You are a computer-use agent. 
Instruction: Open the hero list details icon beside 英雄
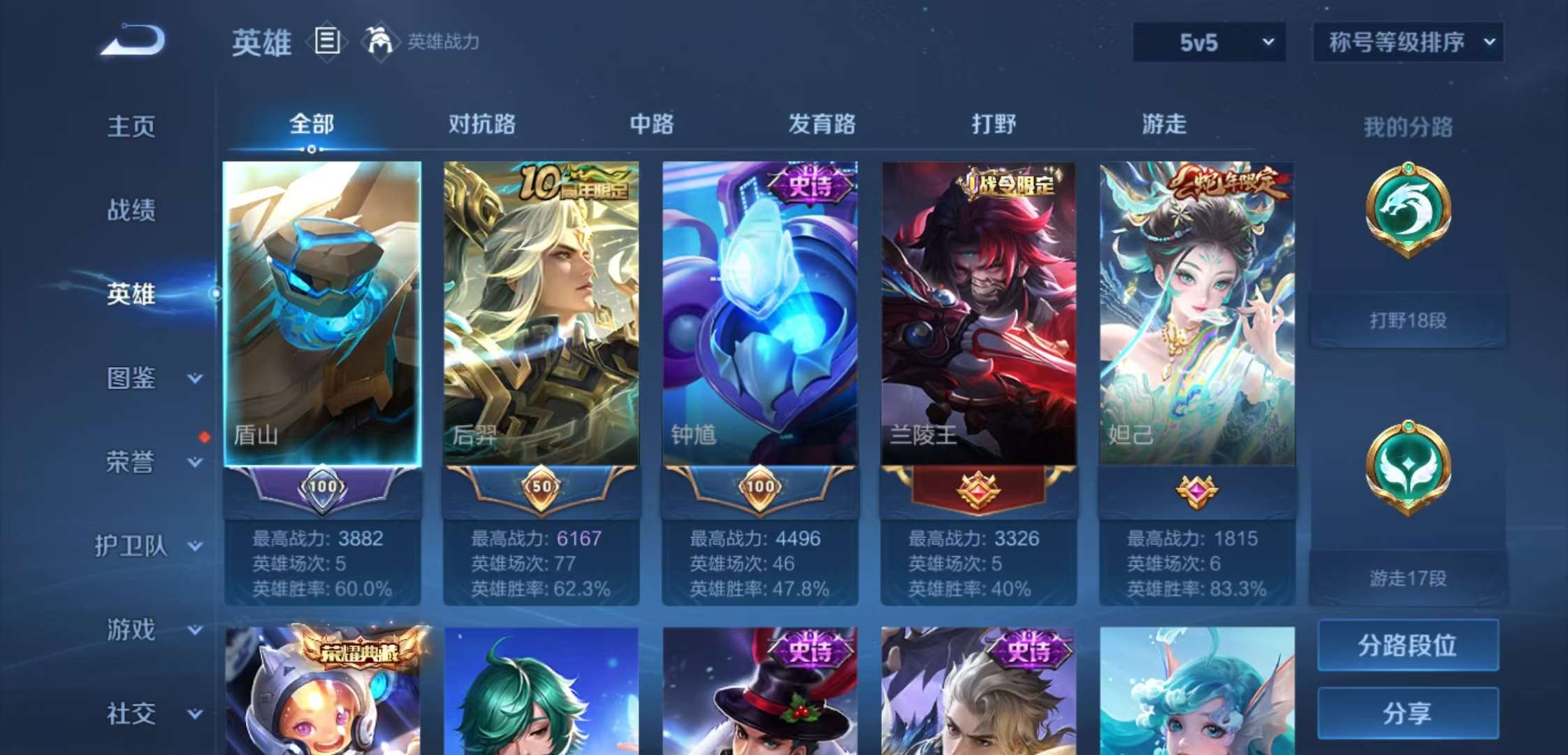pyautogui.click(x=326, y=42)
